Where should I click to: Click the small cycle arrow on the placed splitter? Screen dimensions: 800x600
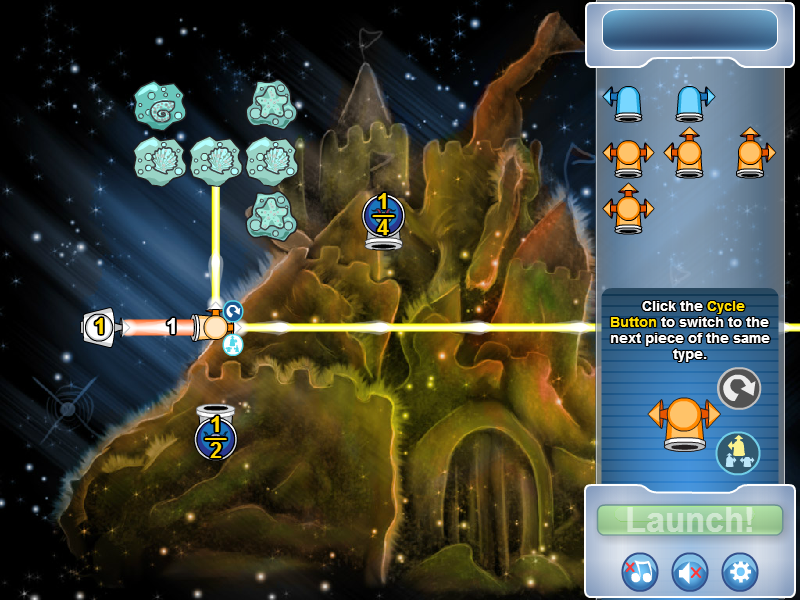click(232, 311)
